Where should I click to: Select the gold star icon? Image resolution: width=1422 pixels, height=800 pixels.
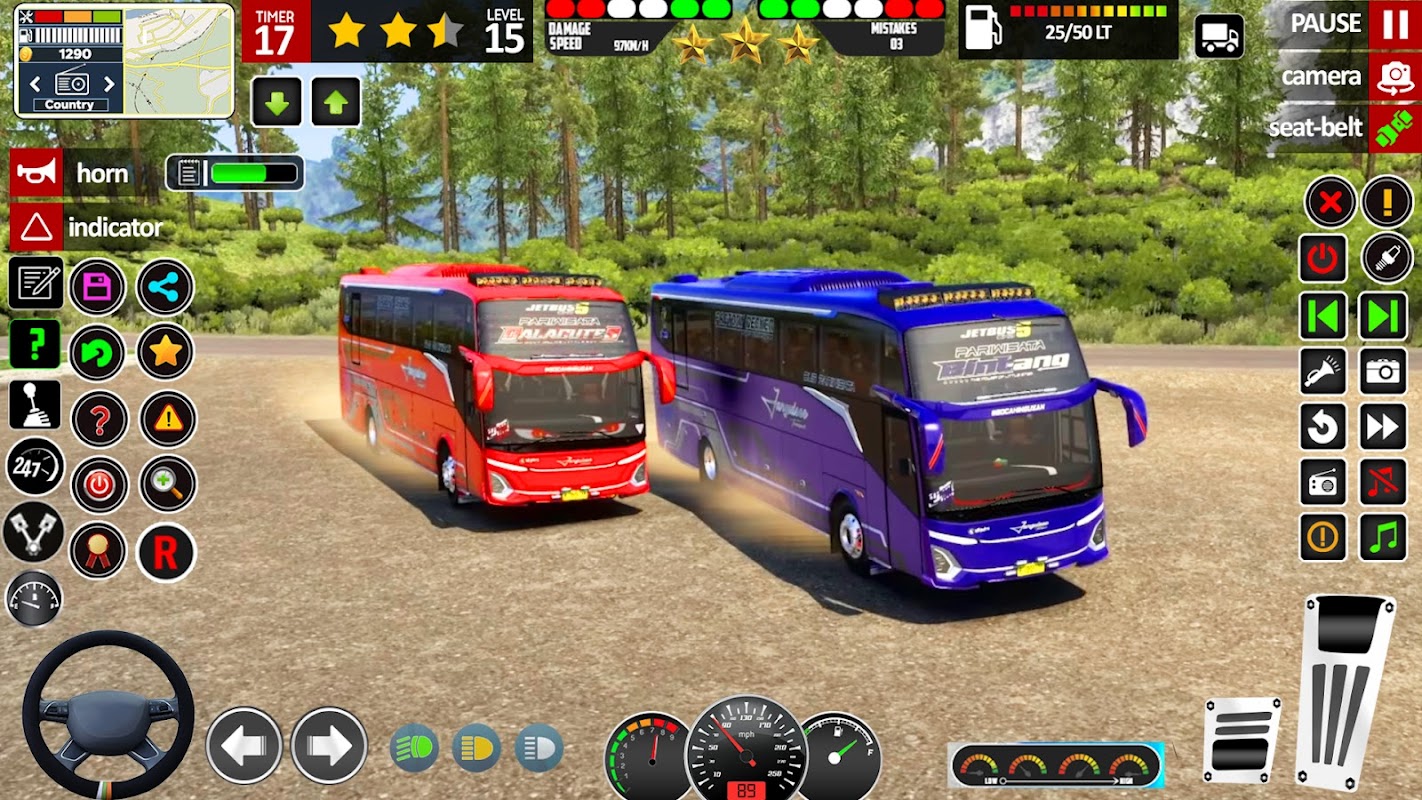pyautogui.click(x=165, y=351)
